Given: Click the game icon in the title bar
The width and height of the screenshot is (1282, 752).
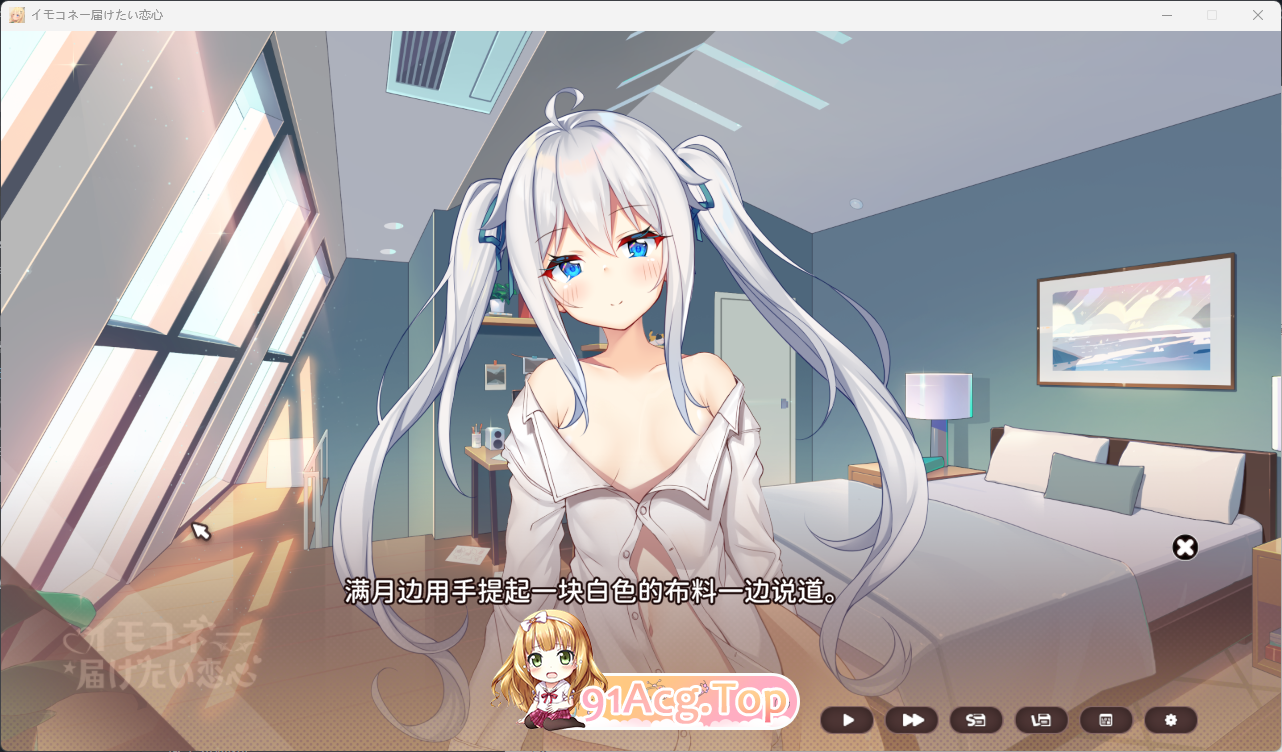Looking at the screenshot, I should (x=14, y=14).
